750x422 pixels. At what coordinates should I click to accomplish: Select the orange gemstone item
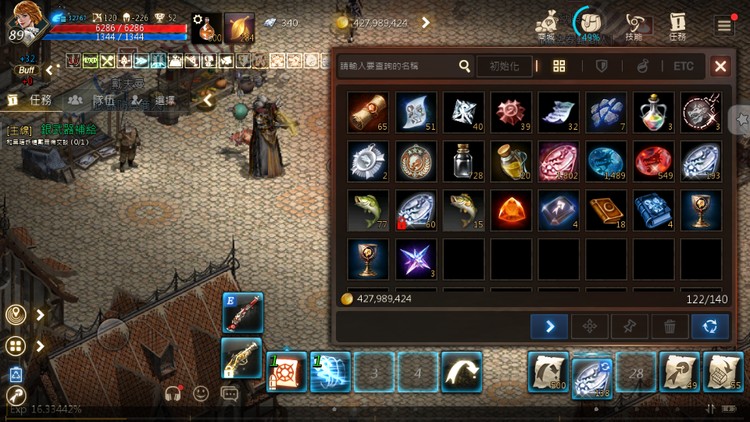(510, 210)
